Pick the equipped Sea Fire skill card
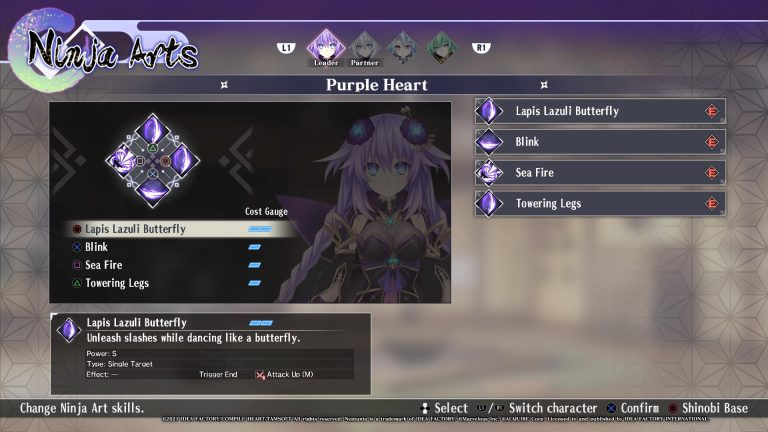 coord(600,173)
